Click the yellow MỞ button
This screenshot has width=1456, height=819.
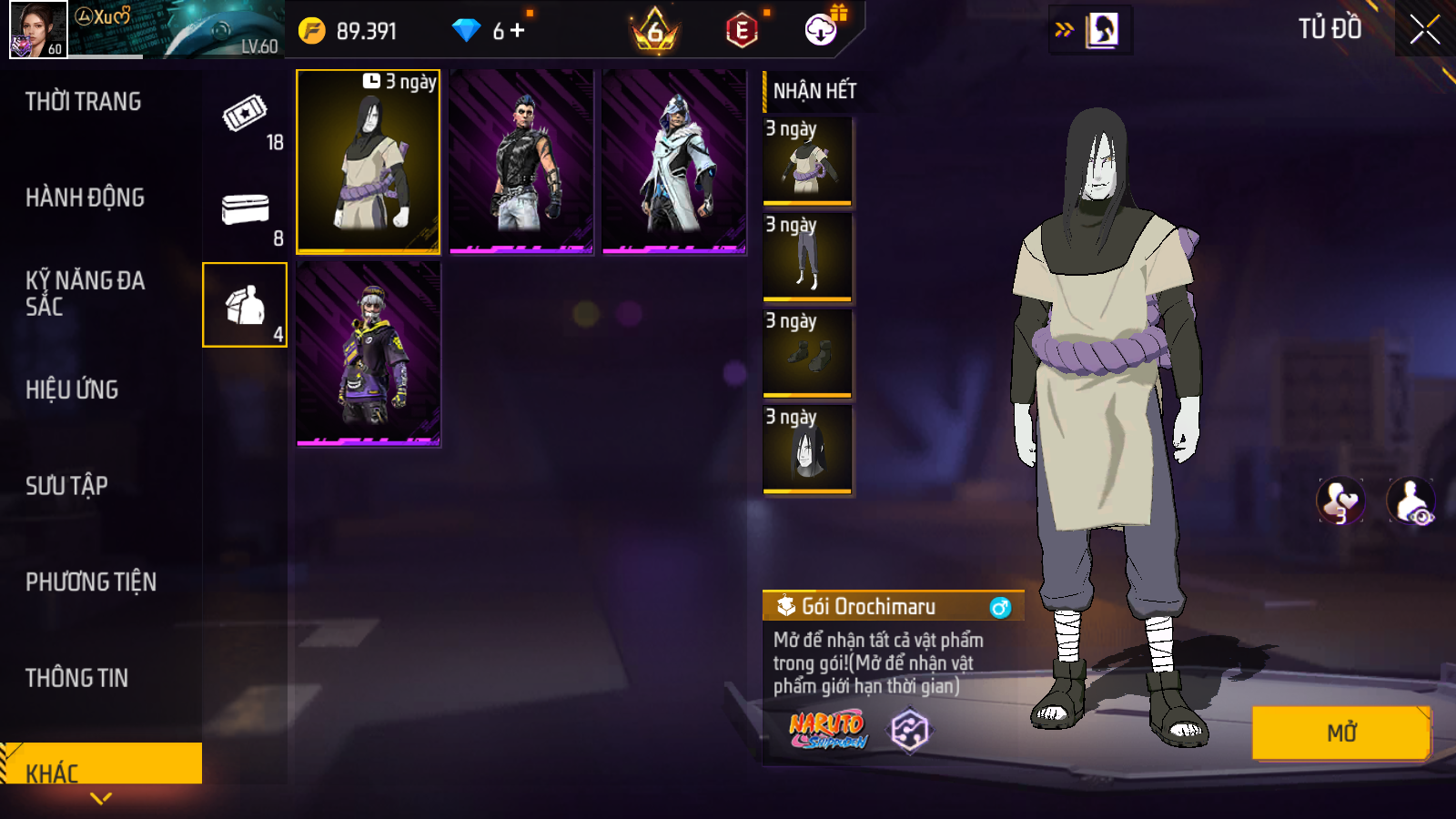click(1340, 733)
